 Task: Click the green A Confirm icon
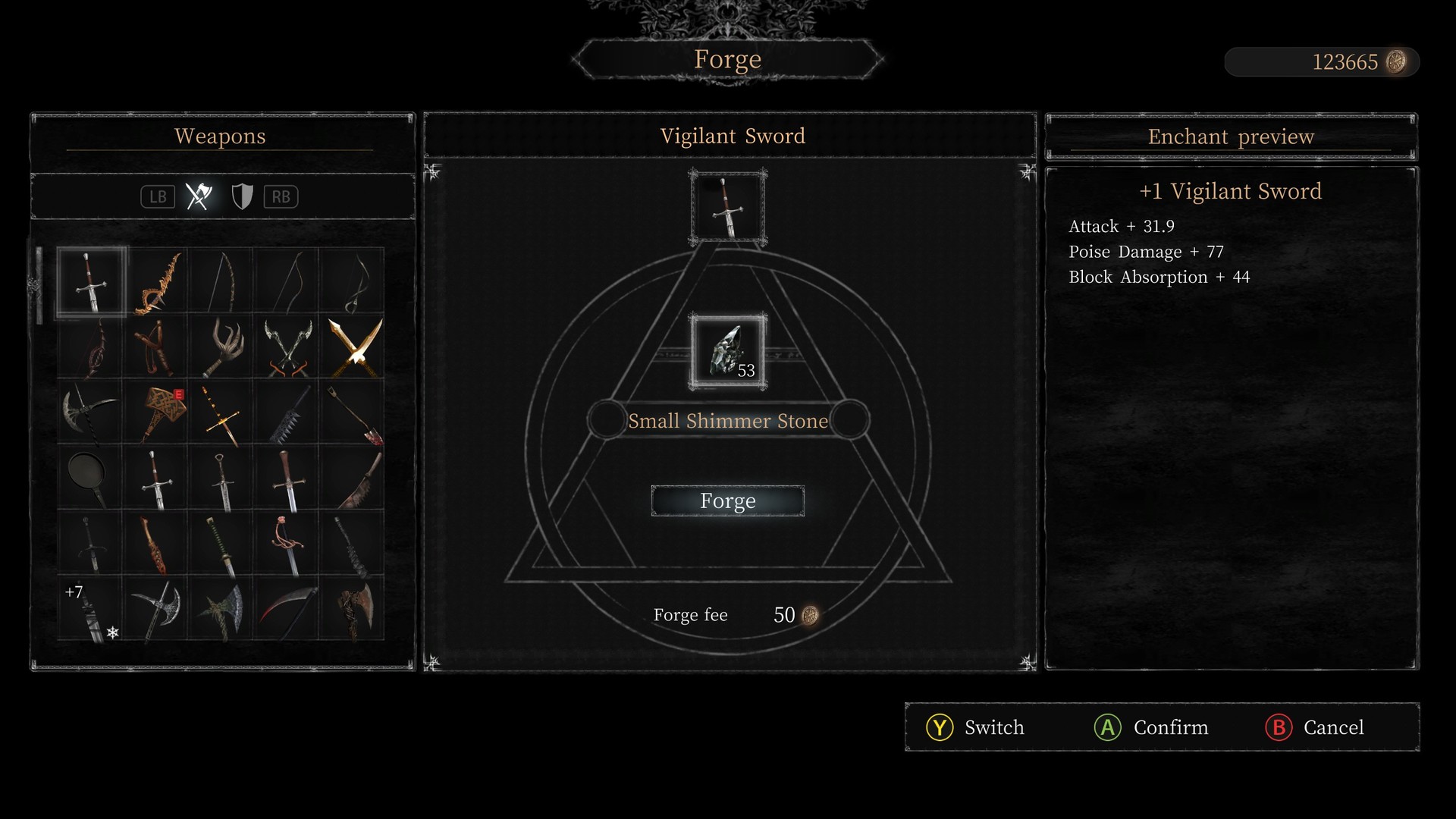[x=1108, y=727]
